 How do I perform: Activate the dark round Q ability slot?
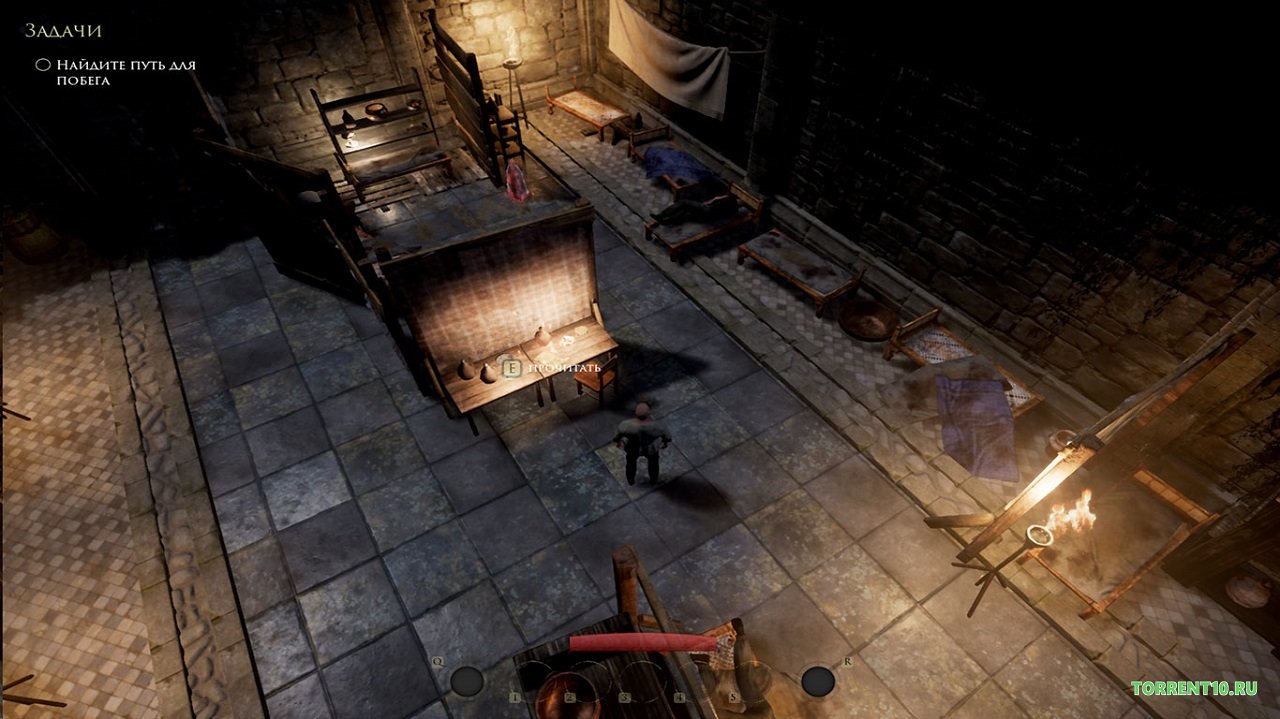466,682
